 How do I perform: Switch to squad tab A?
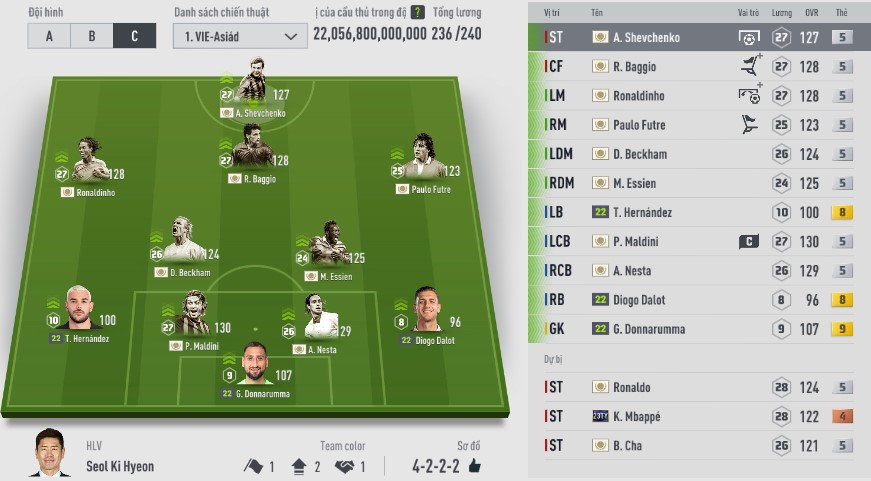(x=48, y=36)
